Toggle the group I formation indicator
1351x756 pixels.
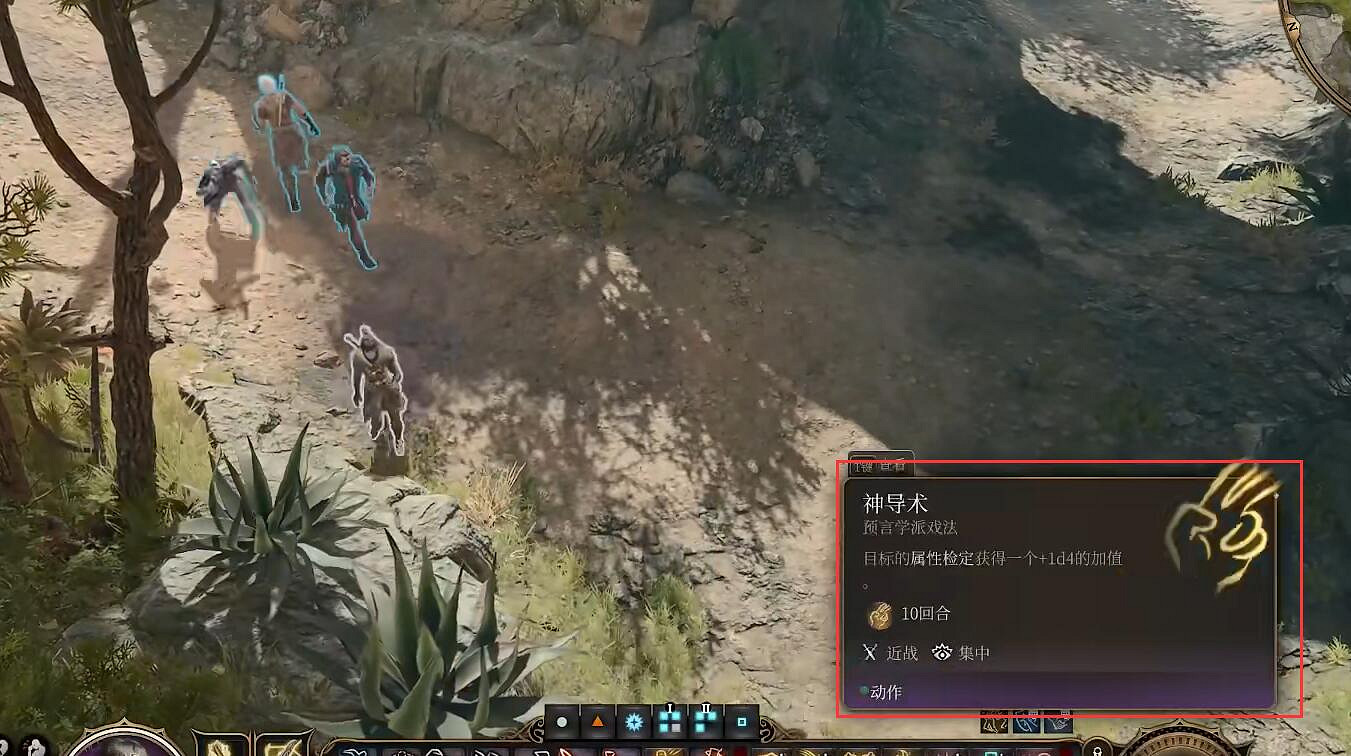point(671,721)
